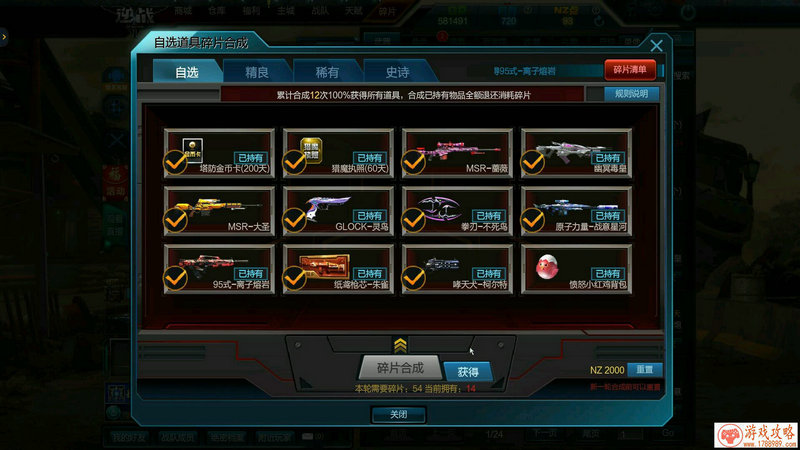Reset the round with 重置
The image size is (800, 450).
coord(645,370)
